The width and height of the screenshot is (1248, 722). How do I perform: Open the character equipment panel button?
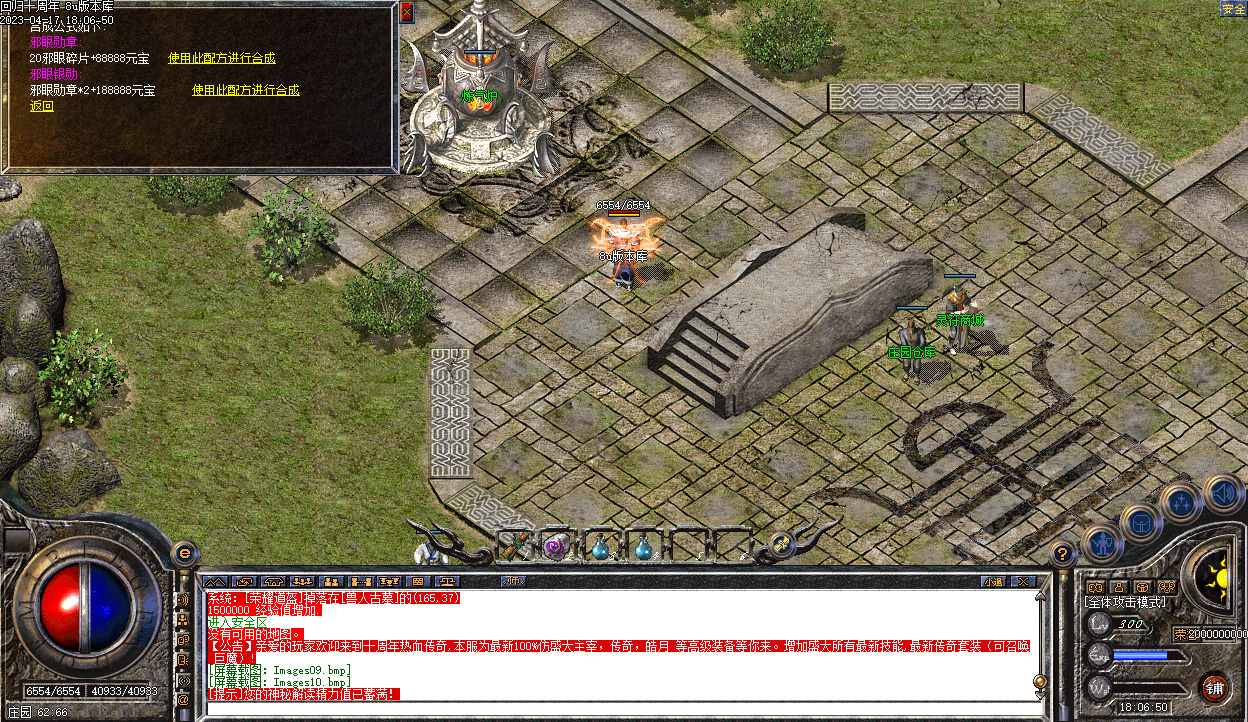[x=1101, y=541]
